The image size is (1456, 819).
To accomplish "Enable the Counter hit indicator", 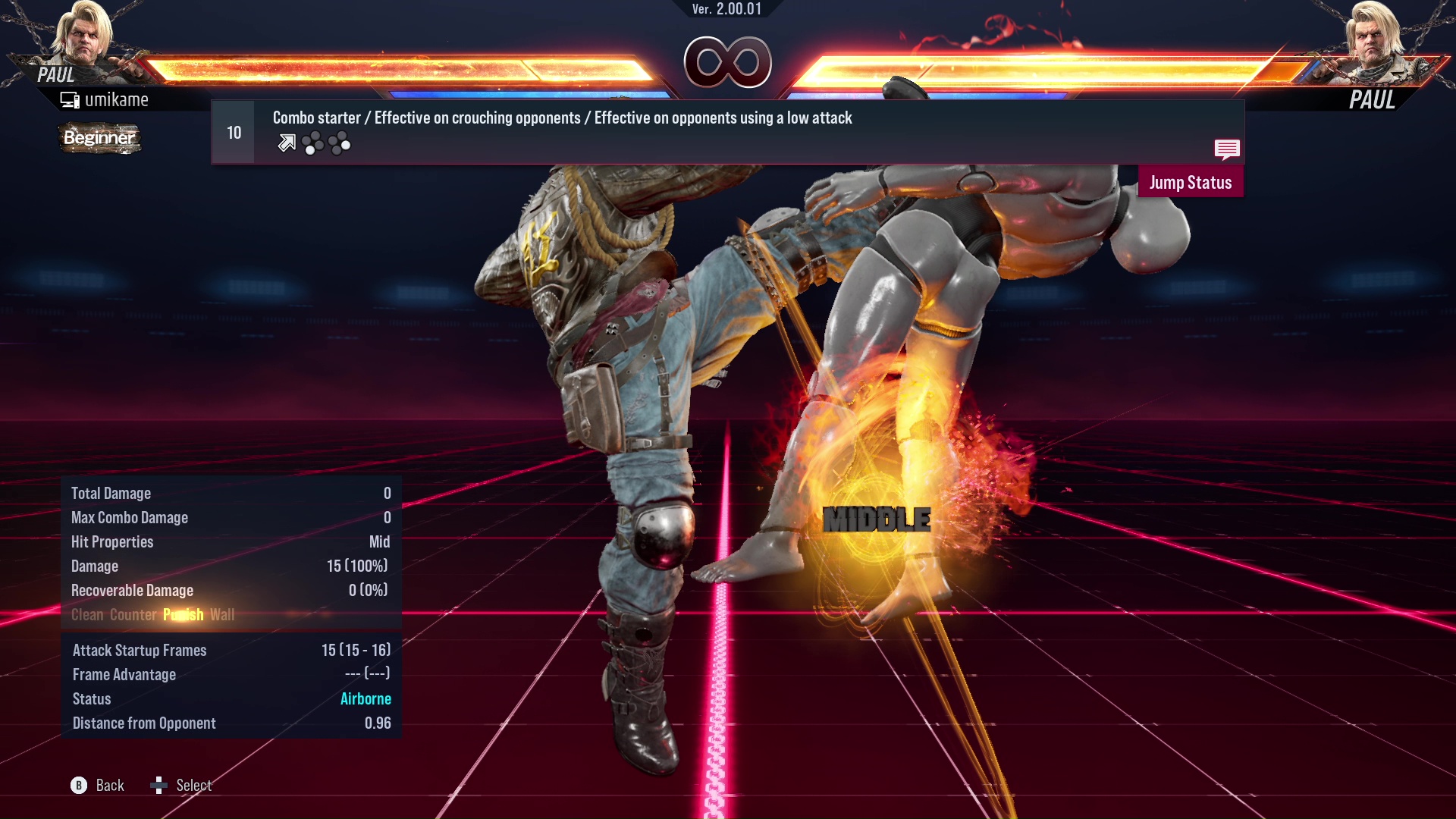I will click(133, 615).
